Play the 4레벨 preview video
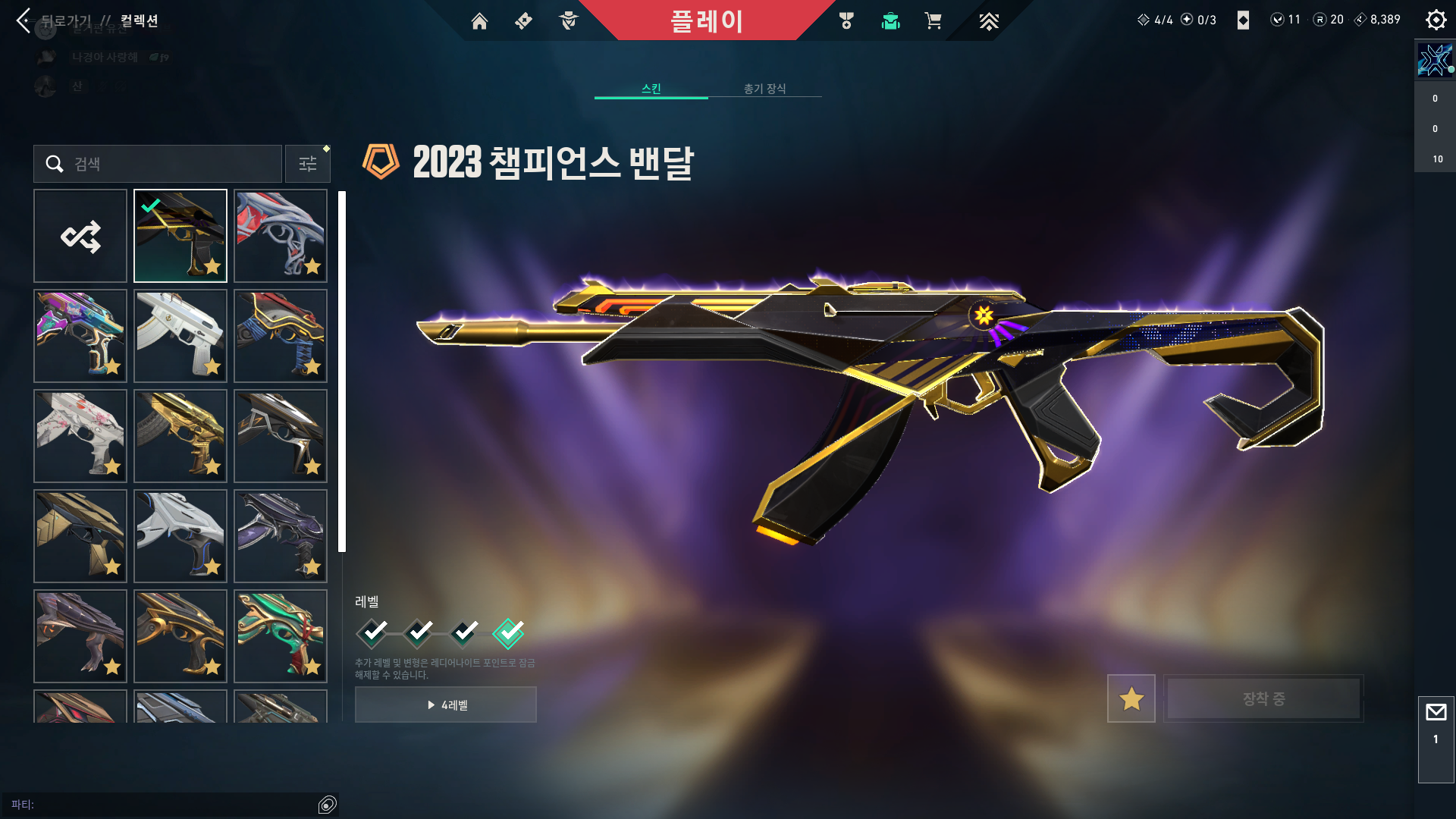The height and width of the screenshot is (819, 1456). (x=446, y=704)
